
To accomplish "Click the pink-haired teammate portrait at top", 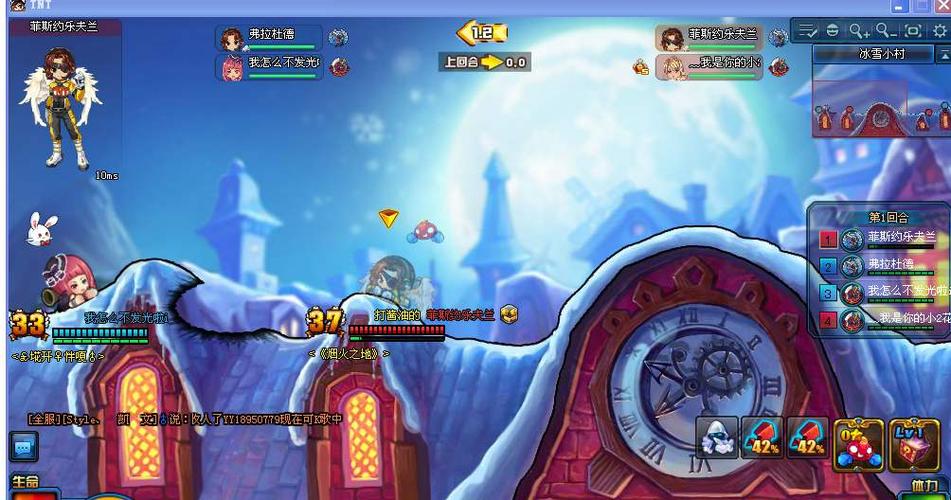I will [232, 68].
